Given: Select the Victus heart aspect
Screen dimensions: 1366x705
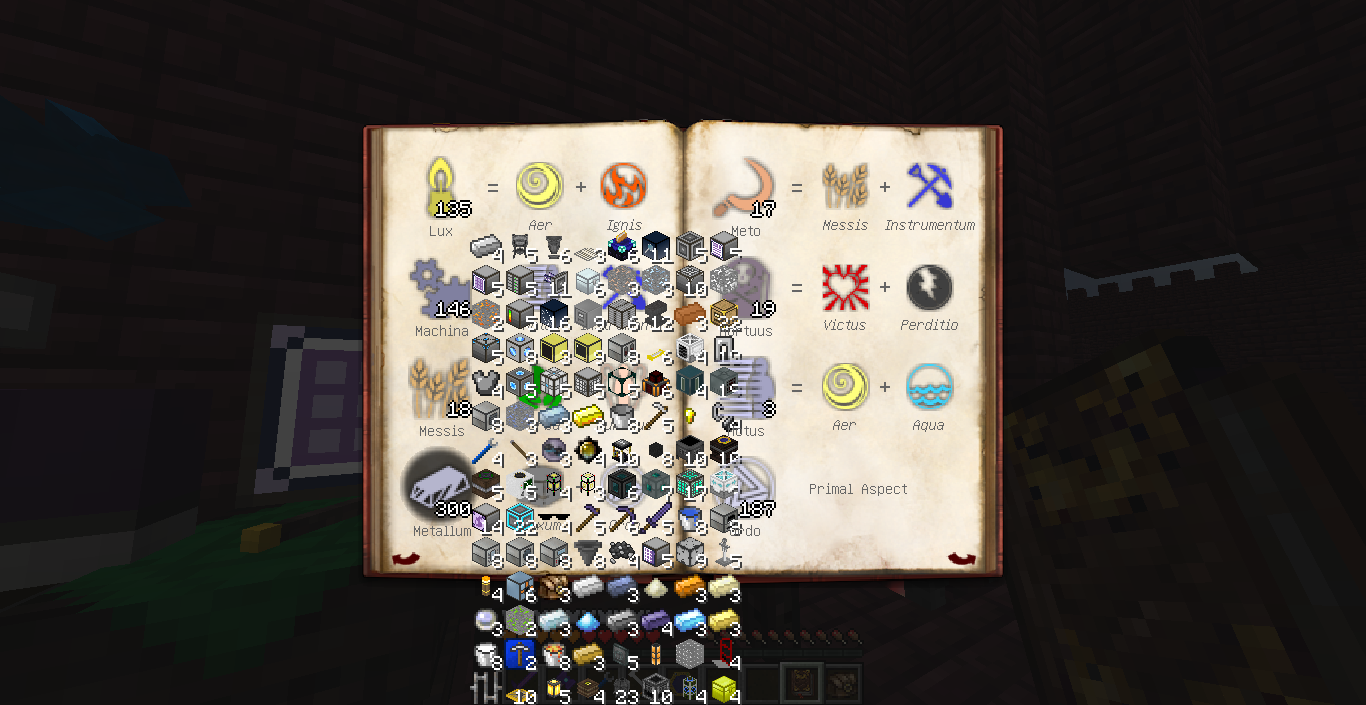Looking at the screenshot, I should click(x=845, y=287).
